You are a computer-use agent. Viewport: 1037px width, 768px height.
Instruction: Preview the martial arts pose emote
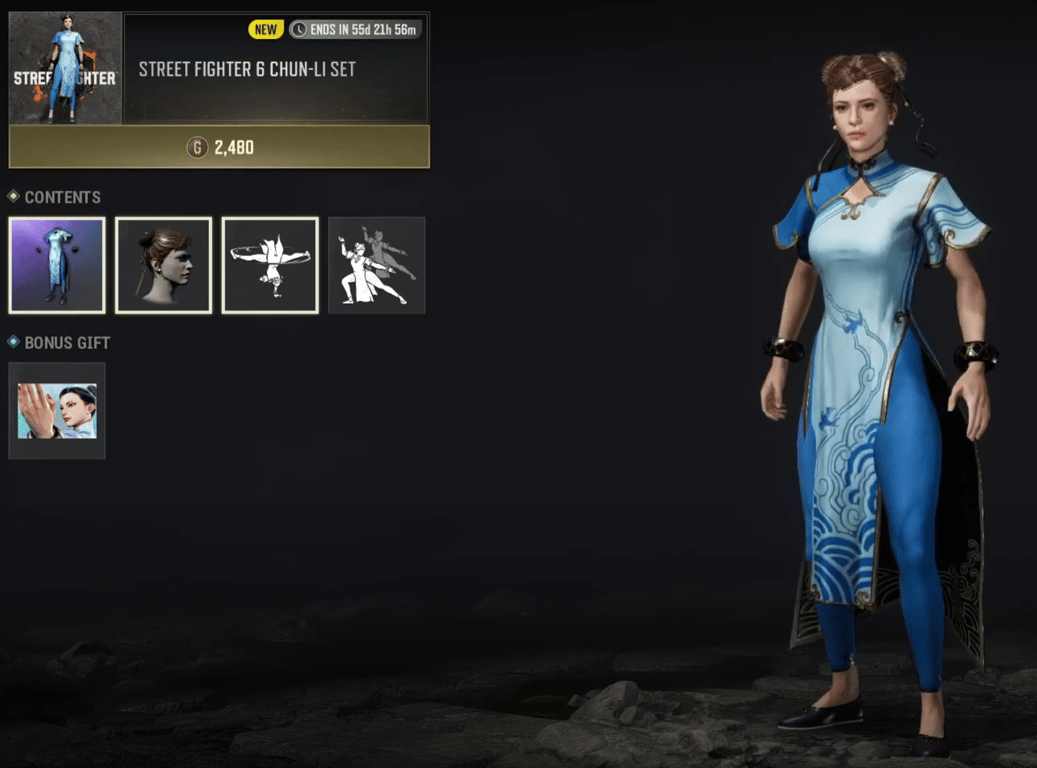point(377,265)
